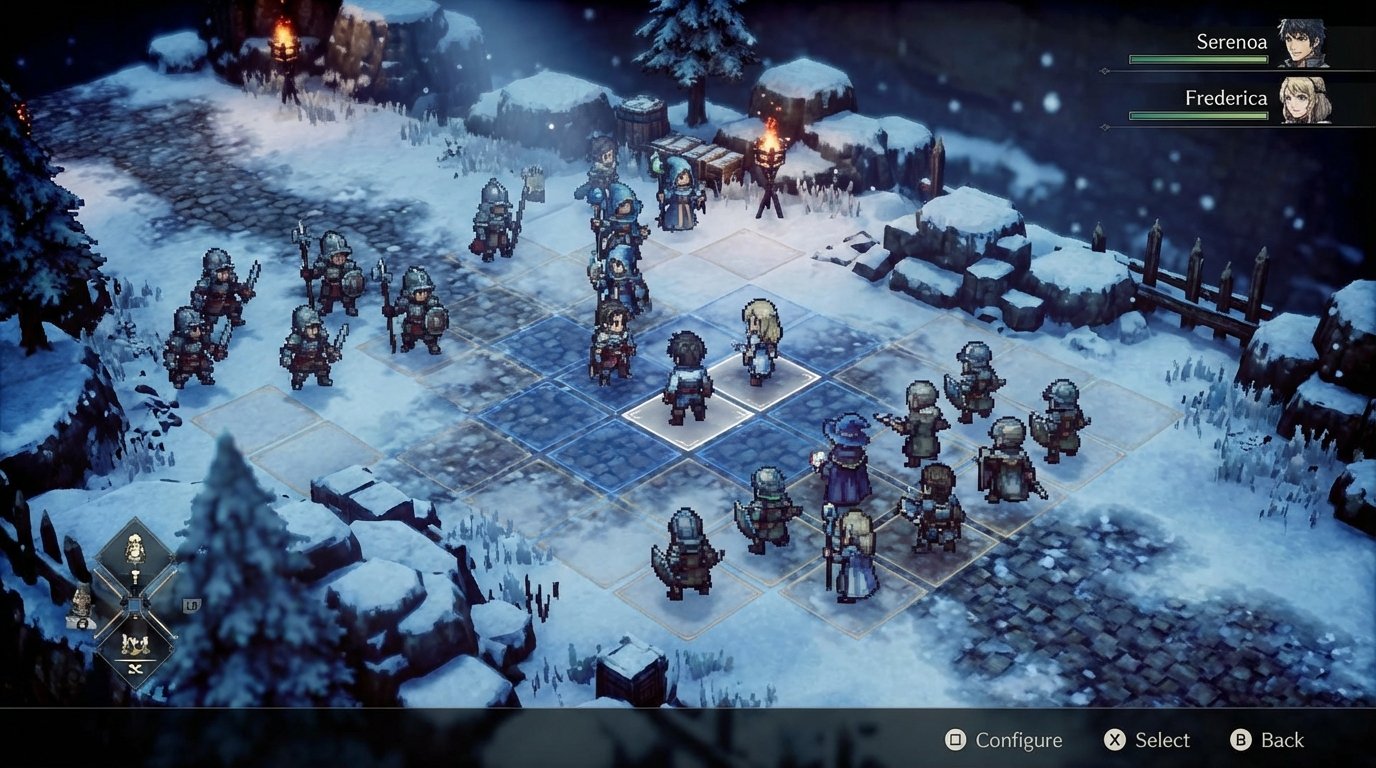The image size is (1376, 768).
Task: Click the X Select button icon
Action: tap(1116, 740)
